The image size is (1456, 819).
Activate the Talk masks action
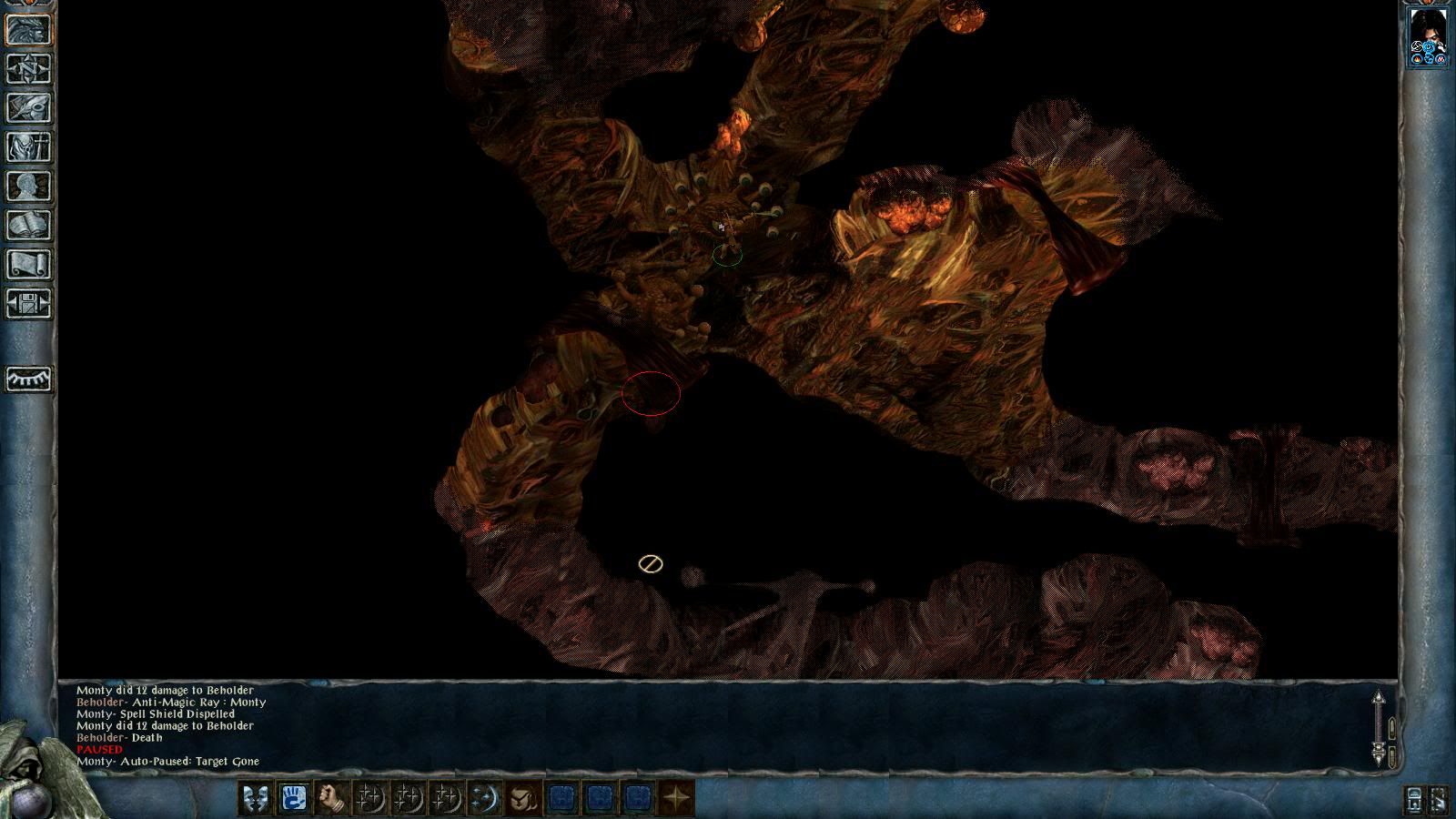pyautogui.click(x=254, y=799)
